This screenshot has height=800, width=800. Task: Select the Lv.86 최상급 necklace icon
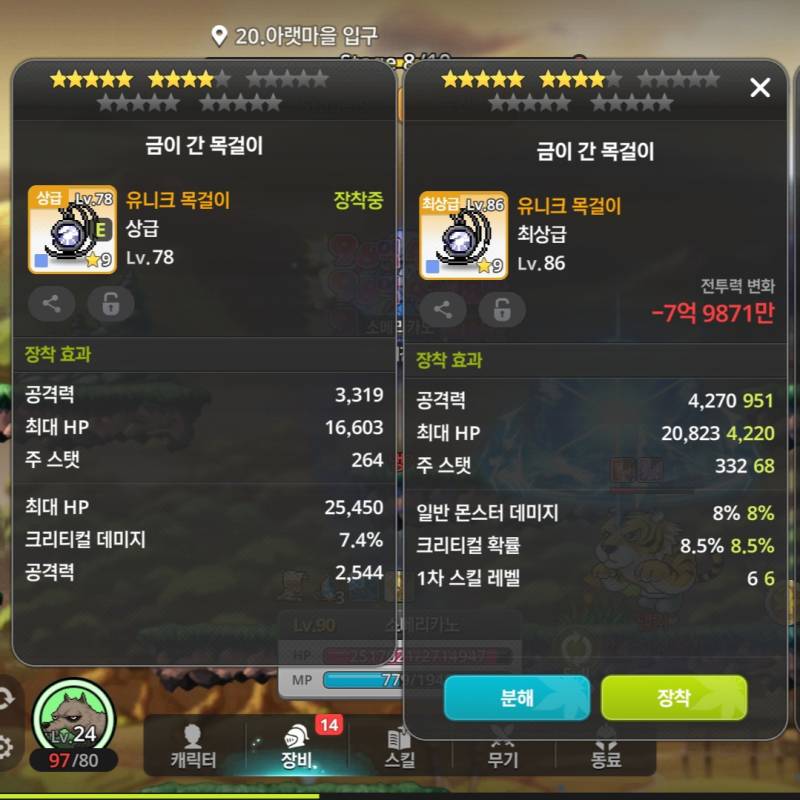click(462, 235)
